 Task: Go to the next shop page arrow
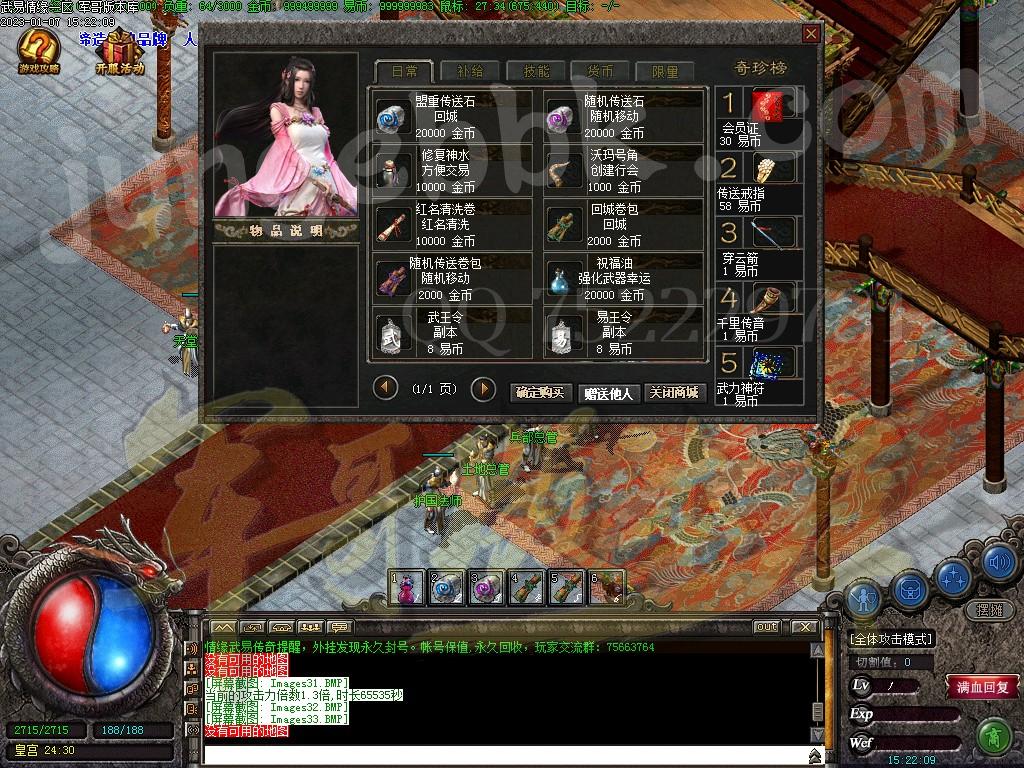point(483,388)
